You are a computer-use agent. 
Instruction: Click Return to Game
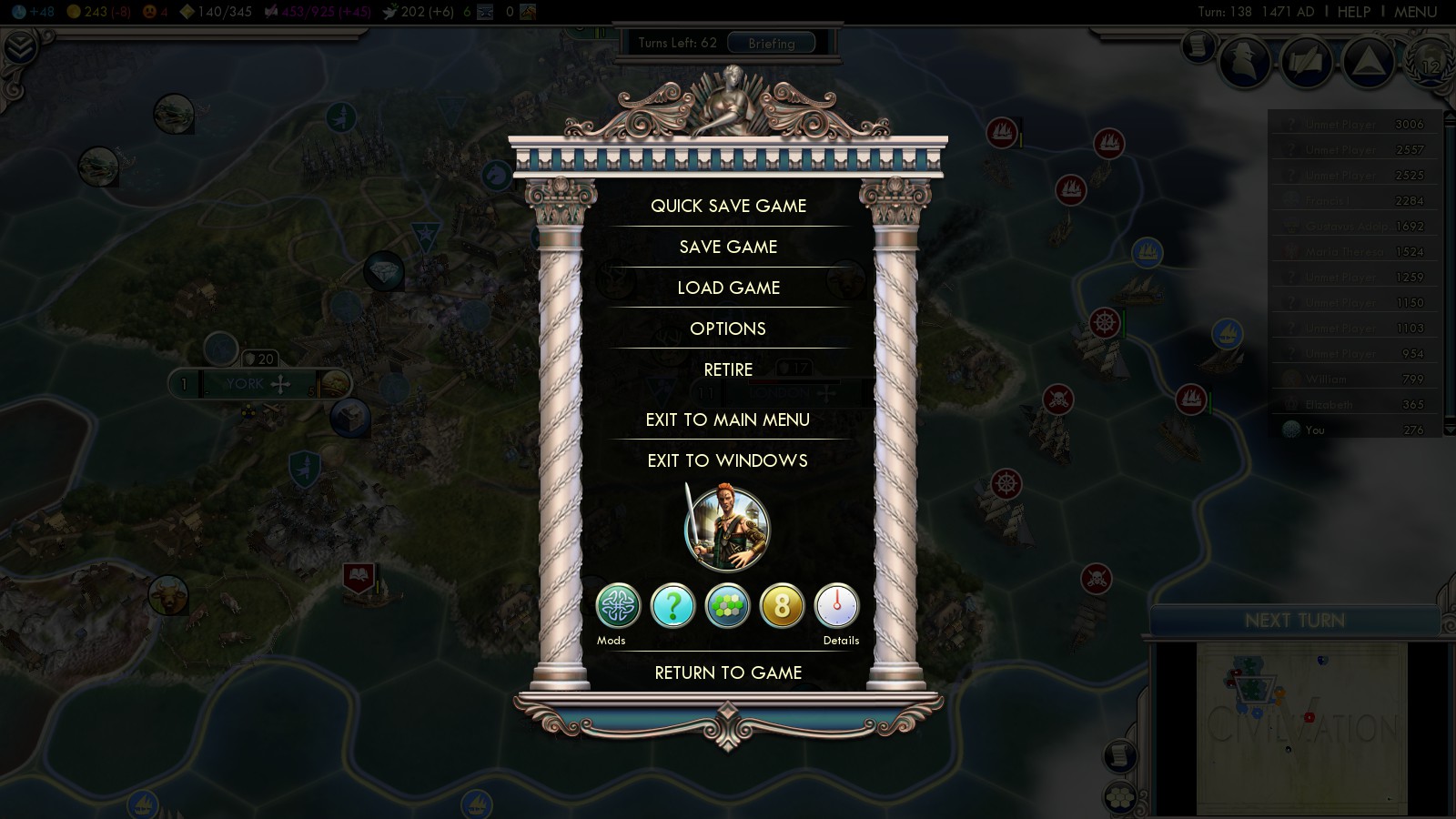[728, 672]
